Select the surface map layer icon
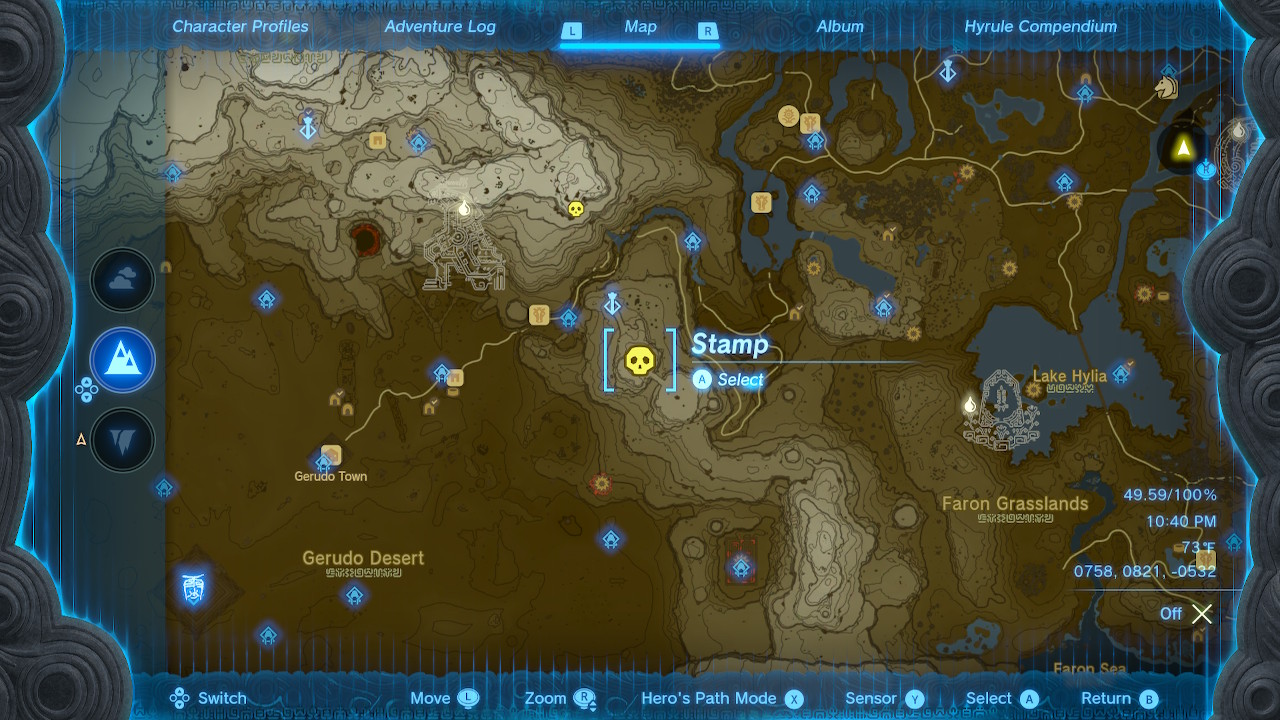This screenshot has width=1280, height=720. [x=122, y=360]
